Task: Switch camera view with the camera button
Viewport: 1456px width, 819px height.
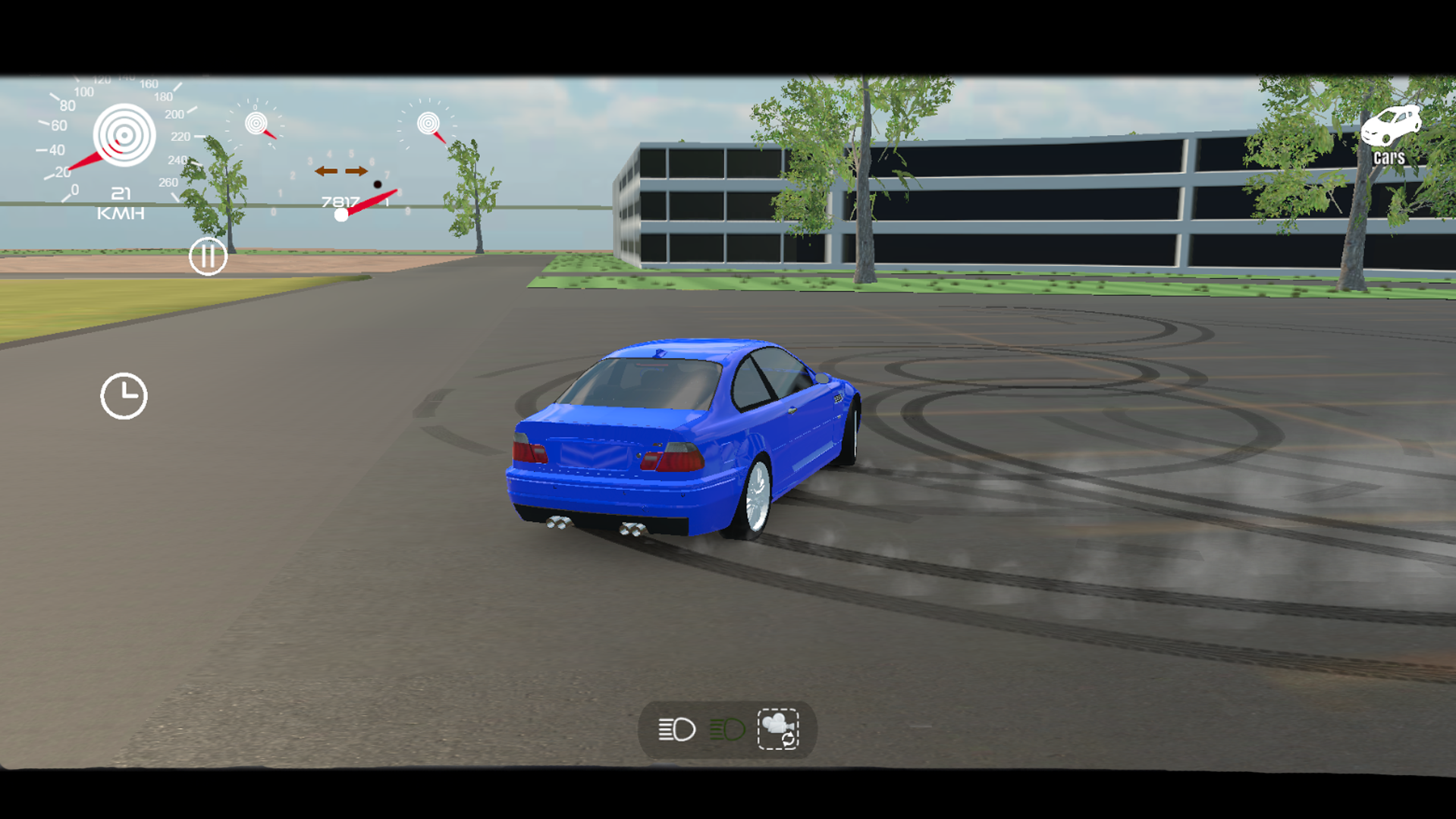Action: tap(777, 729)
